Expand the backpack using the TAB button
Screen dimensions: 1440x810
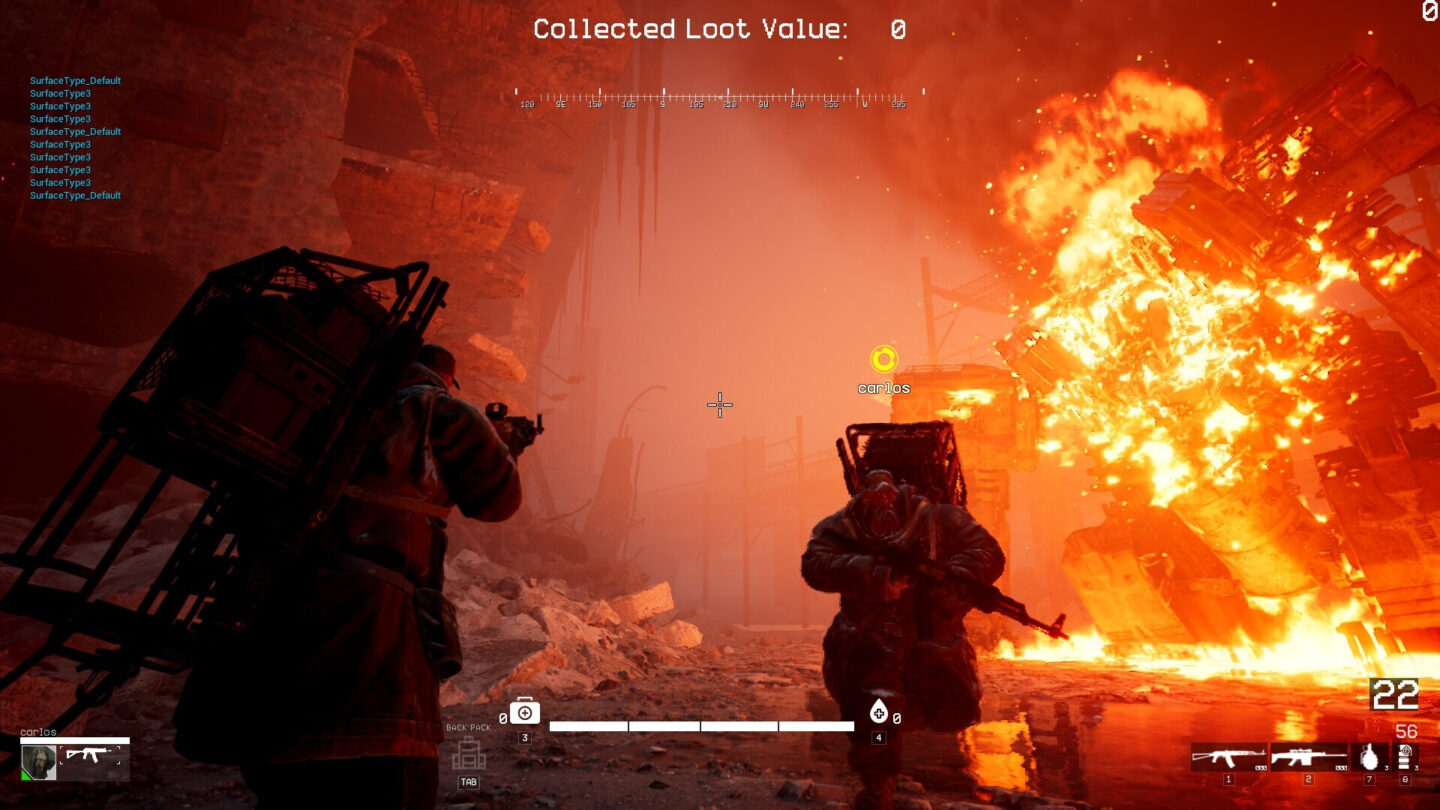[x=466, y=782]
